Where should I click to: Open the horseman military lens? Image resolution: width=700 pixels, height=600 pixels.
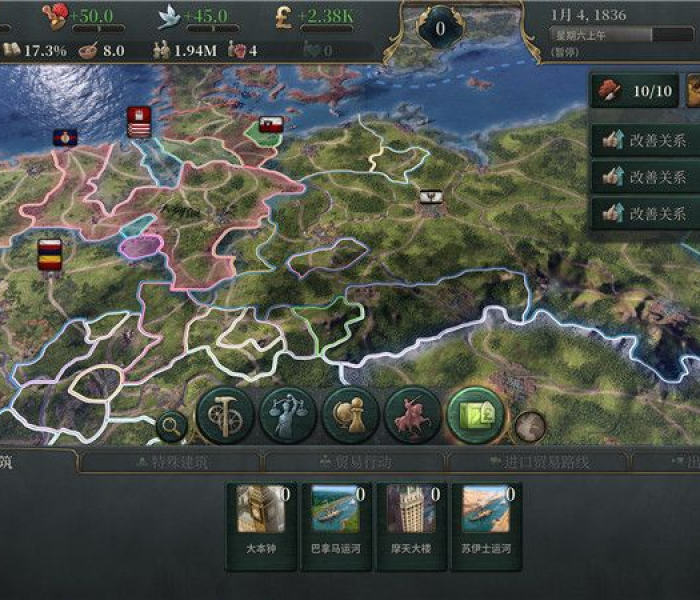(x=413, y=415)
